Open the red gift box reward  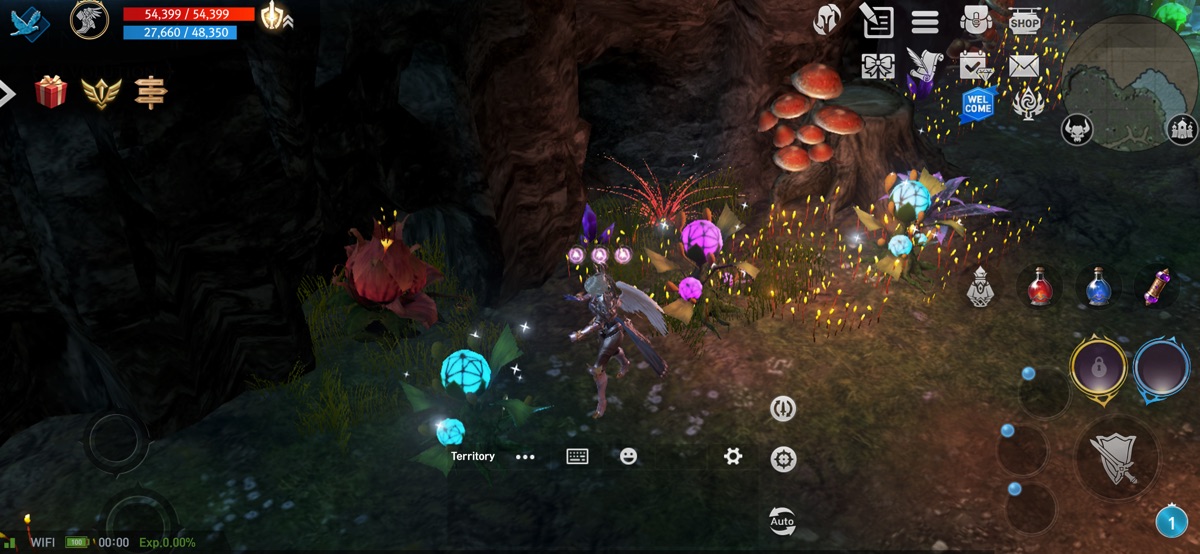(x=51, y=92)
